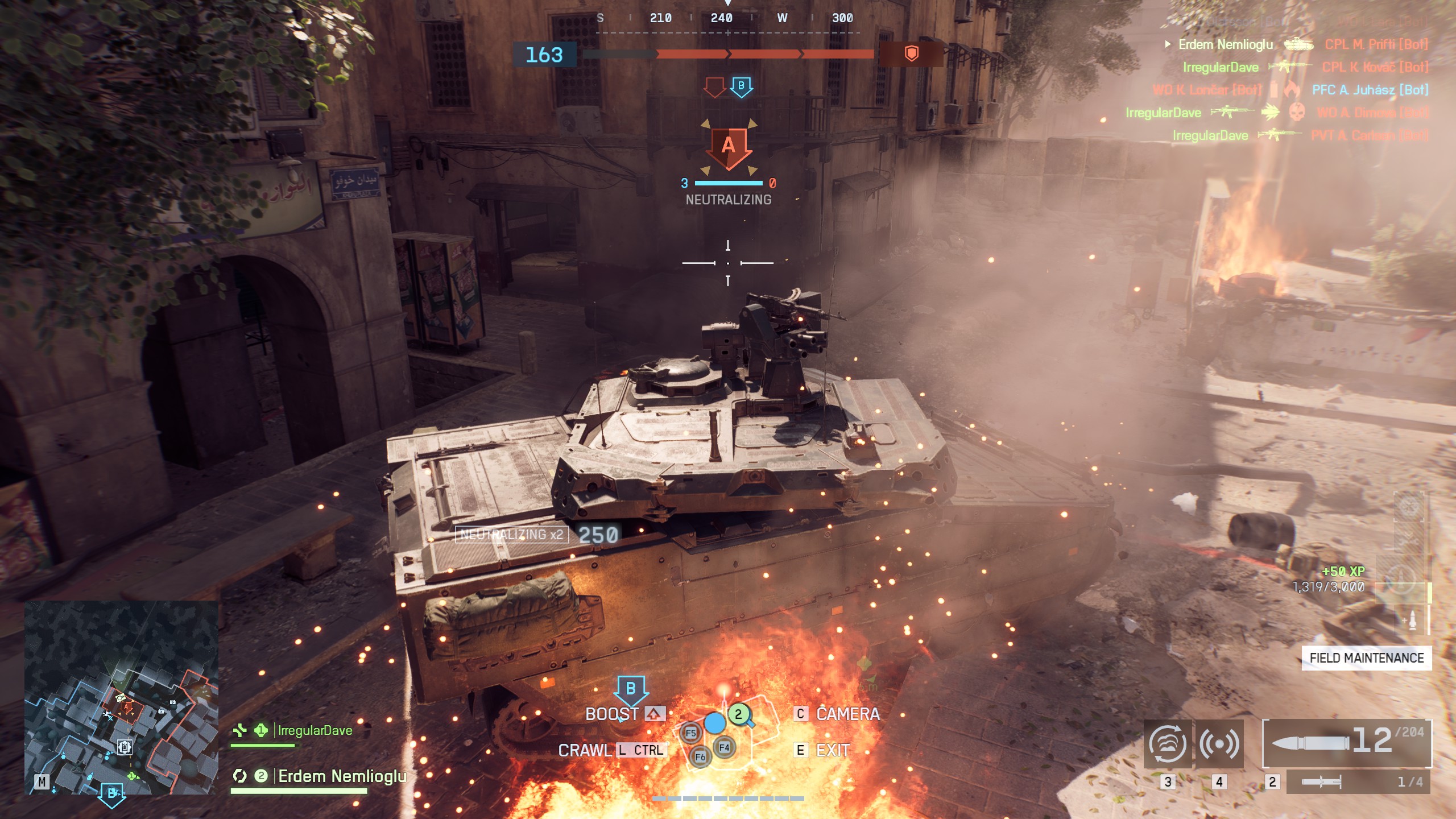Select the green seat 2 gunner marker

coord(738,714)
